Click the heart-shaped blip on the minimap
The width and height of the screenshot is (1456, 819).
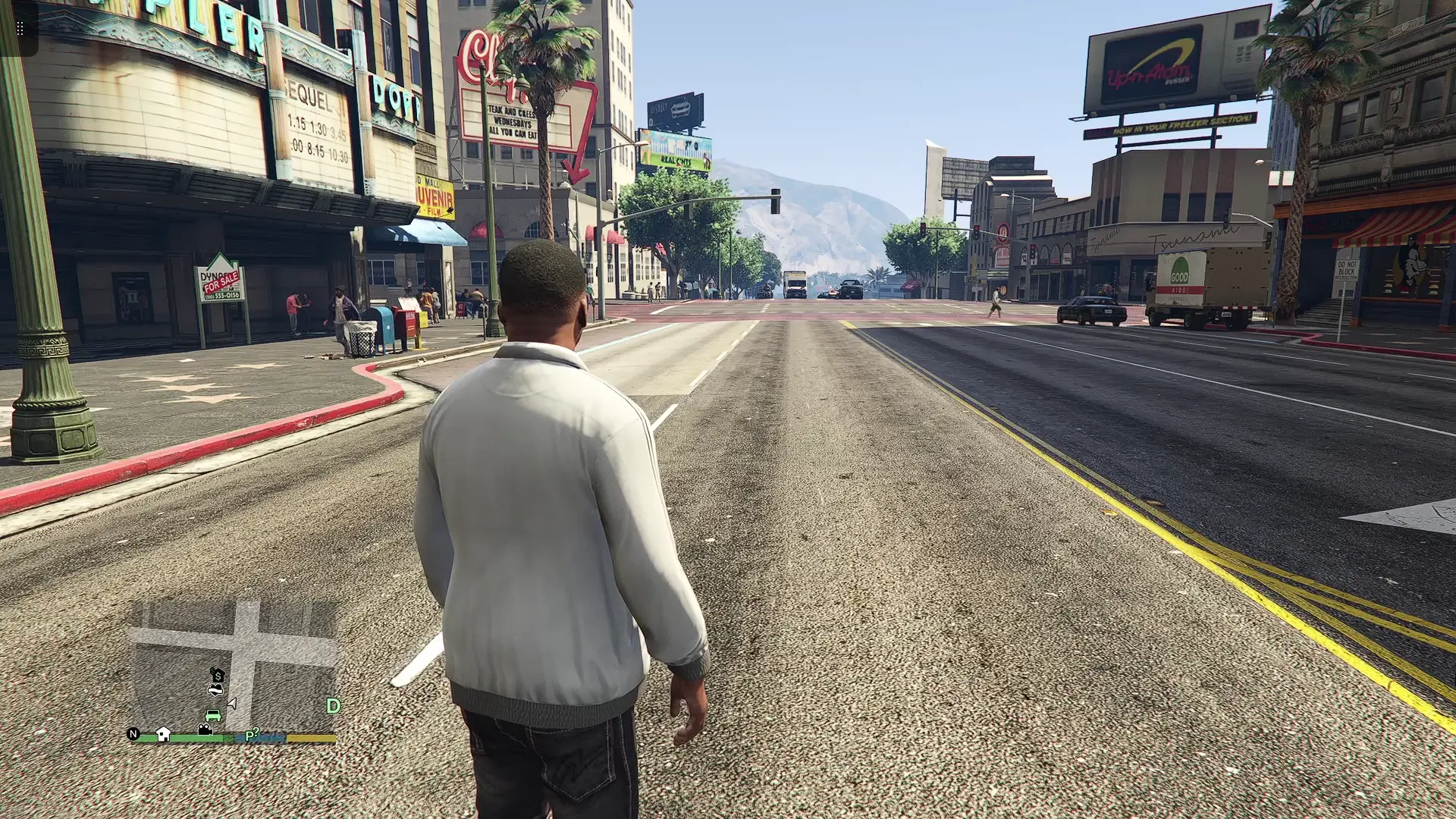(x=215, y=689)
